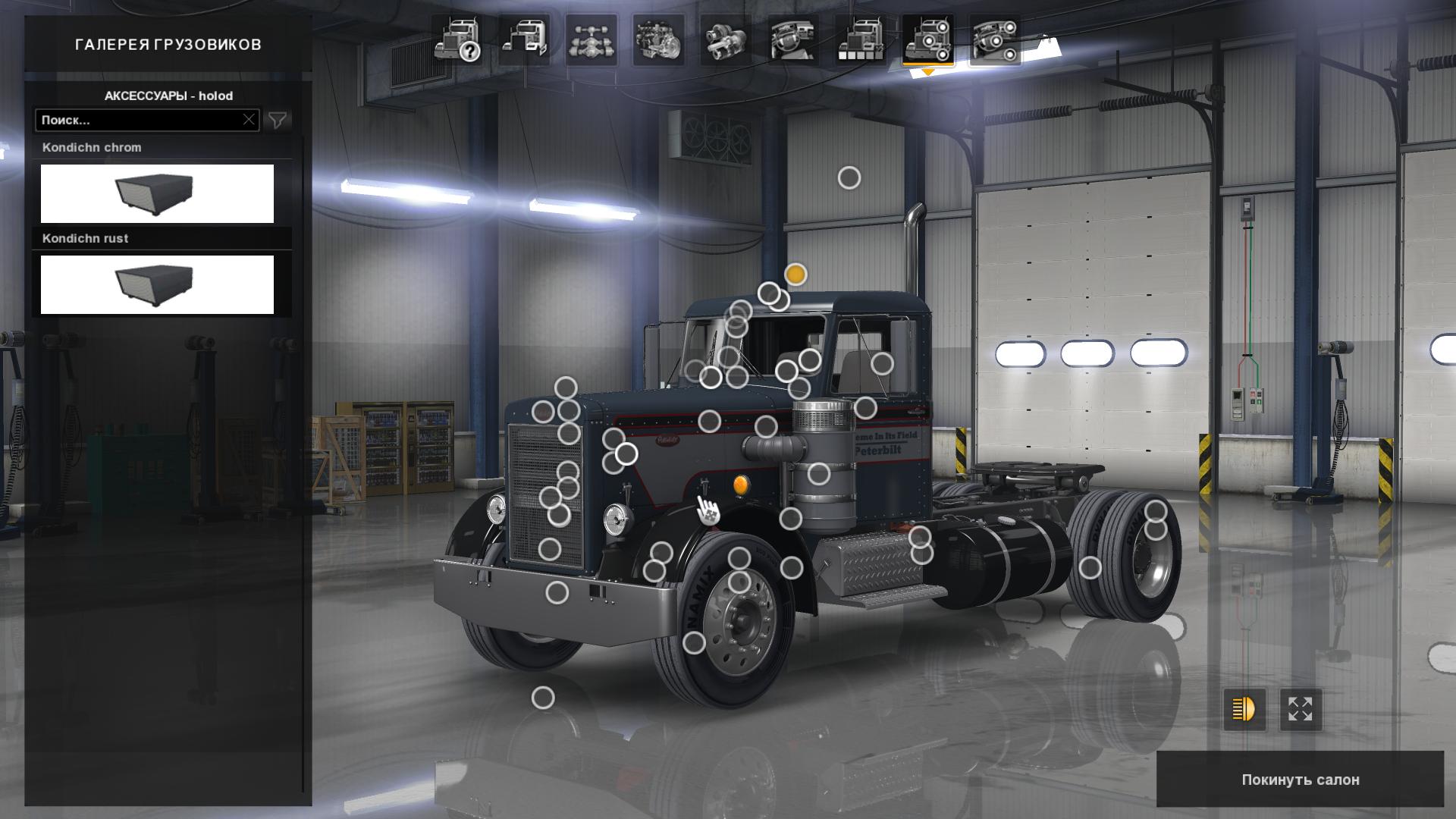This screenshot has height=819, width=1456.
Task: Clear the search box with the X
Action: click(x=249, y=120)
